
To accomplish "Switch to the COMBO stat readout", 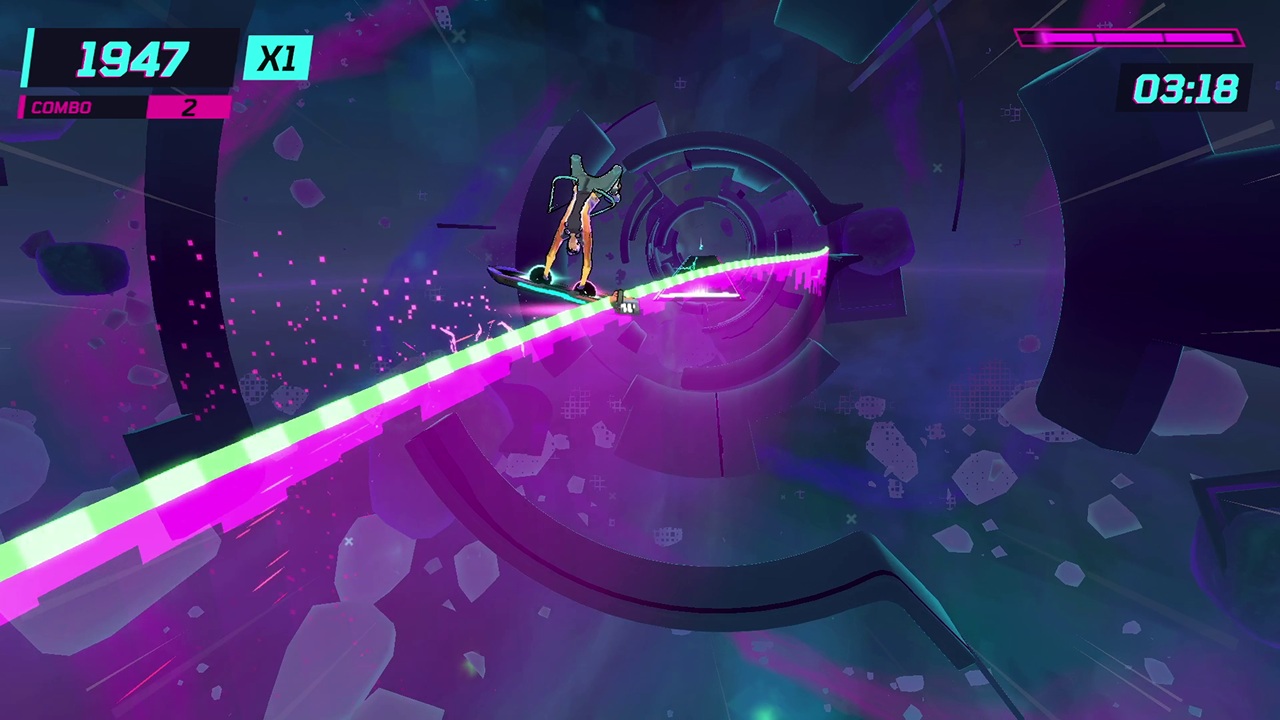I will tap(61, 107).
